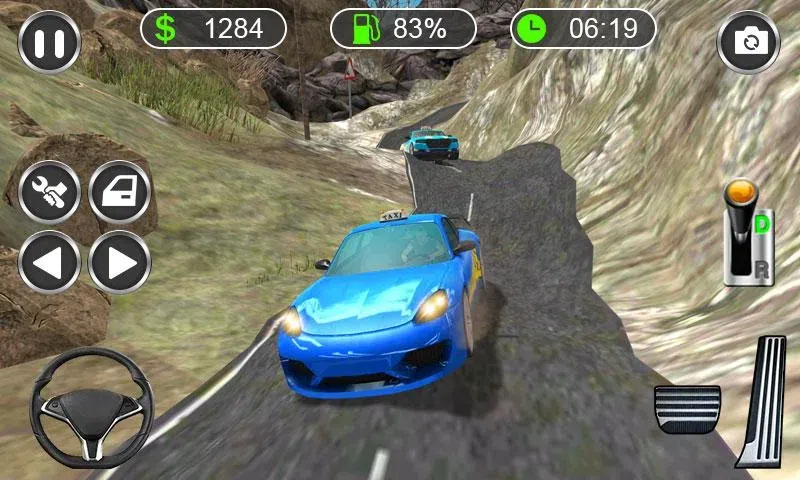Screen dimensions: 800x480
Task: Tap the car door button
Action: point(120,191)
